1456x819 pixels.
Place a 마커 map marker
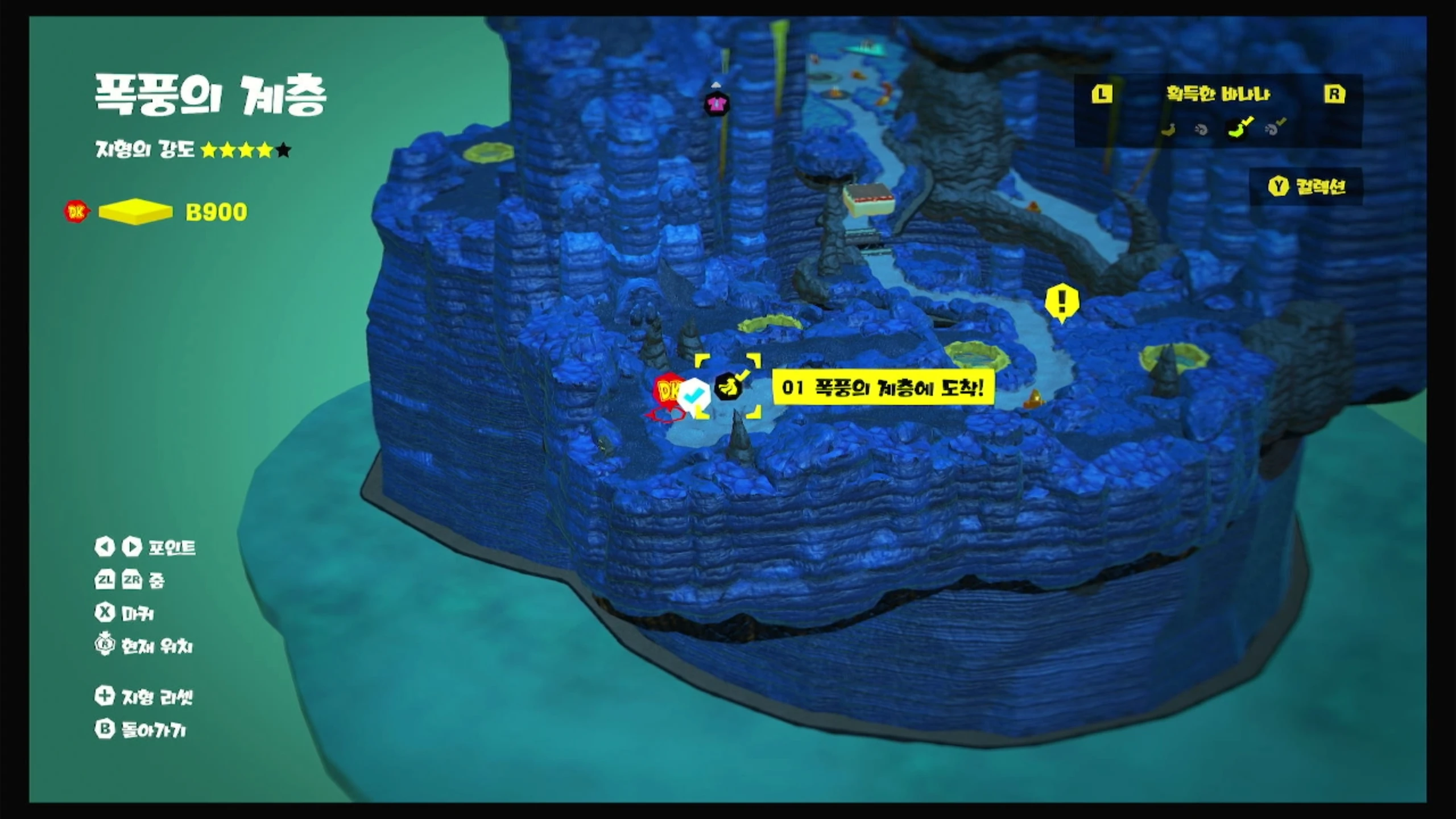tap(125, 613)
